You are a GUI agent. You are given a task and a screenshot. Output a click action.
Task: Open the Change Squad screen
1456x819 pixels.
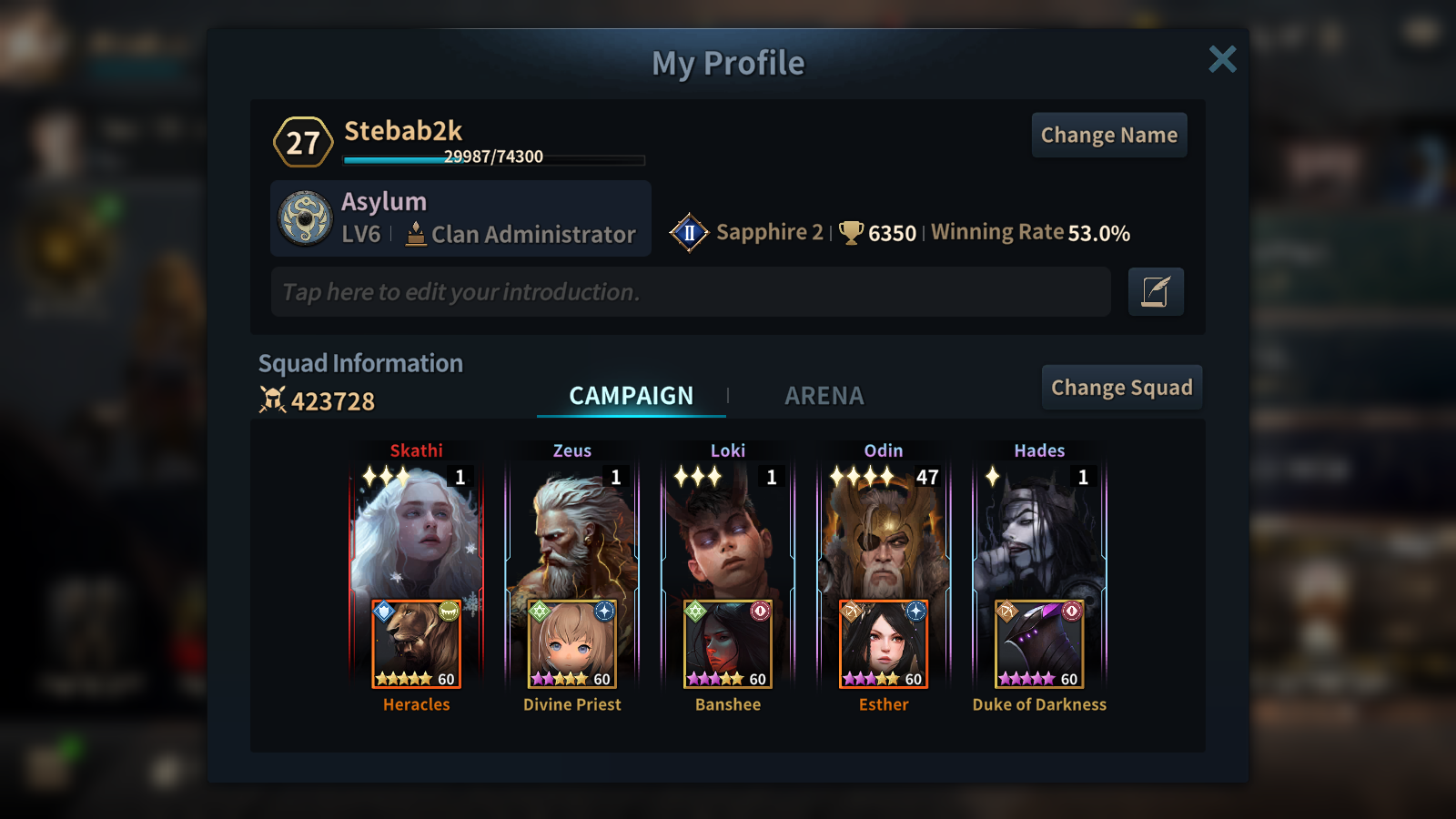pyautogui.click(x=1121, y=388)
